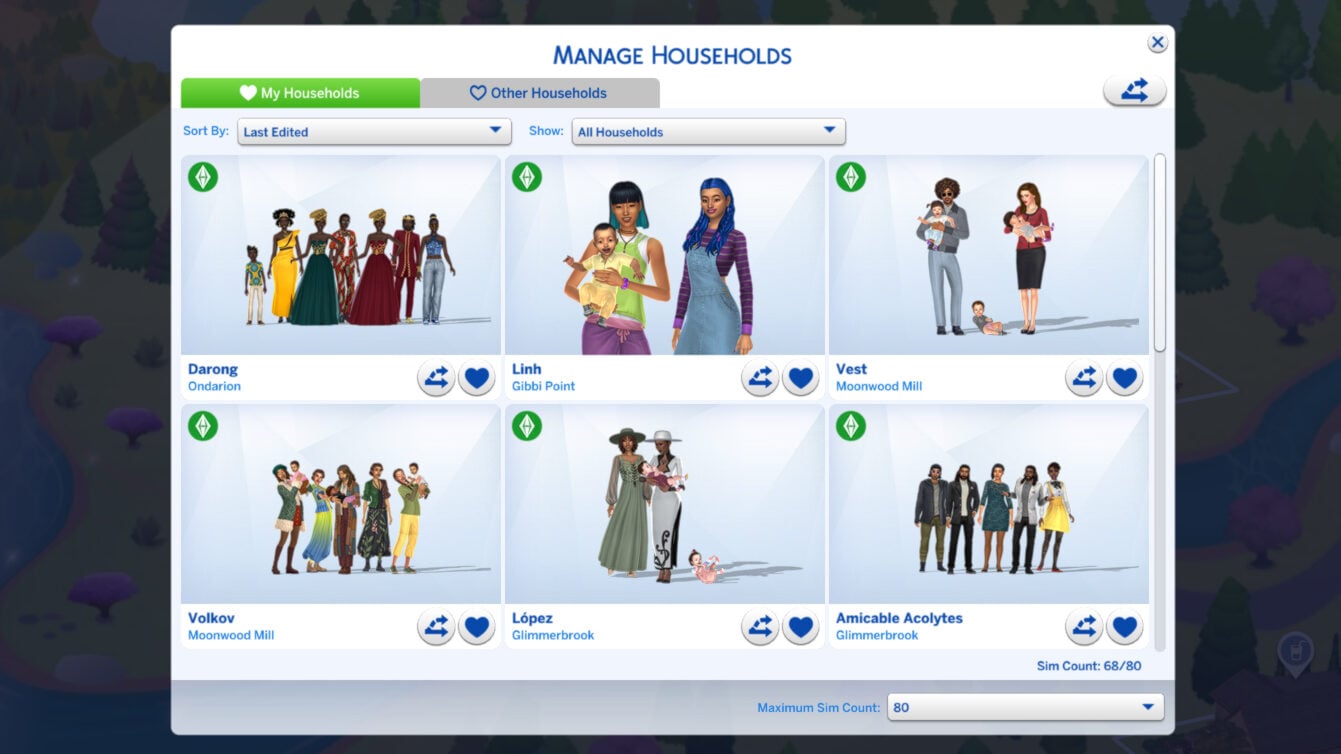Click the transfer icon on Amicable Acolytes

[1084, 626]
